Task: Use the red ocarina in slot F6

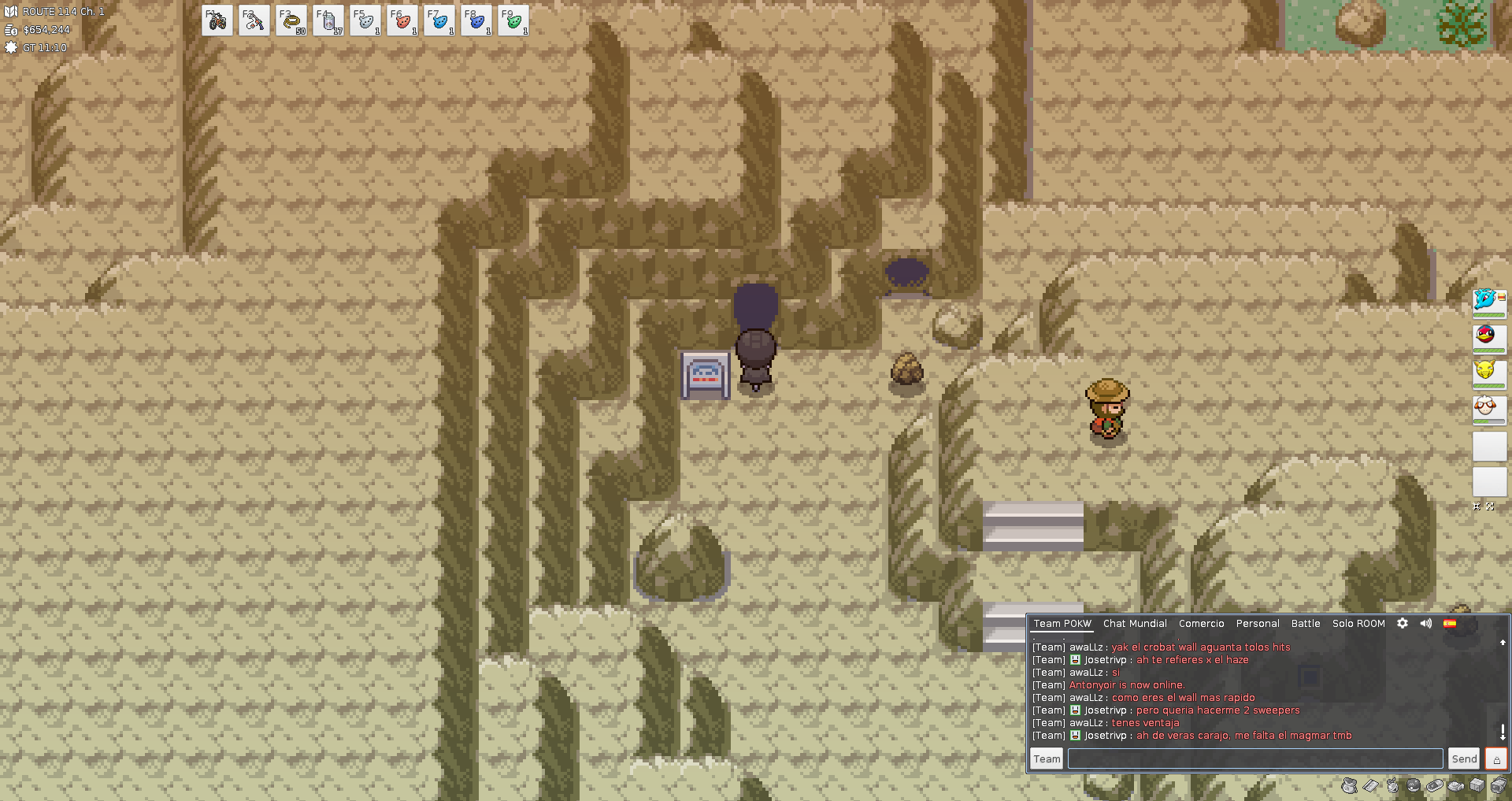Action: [402, 21]
